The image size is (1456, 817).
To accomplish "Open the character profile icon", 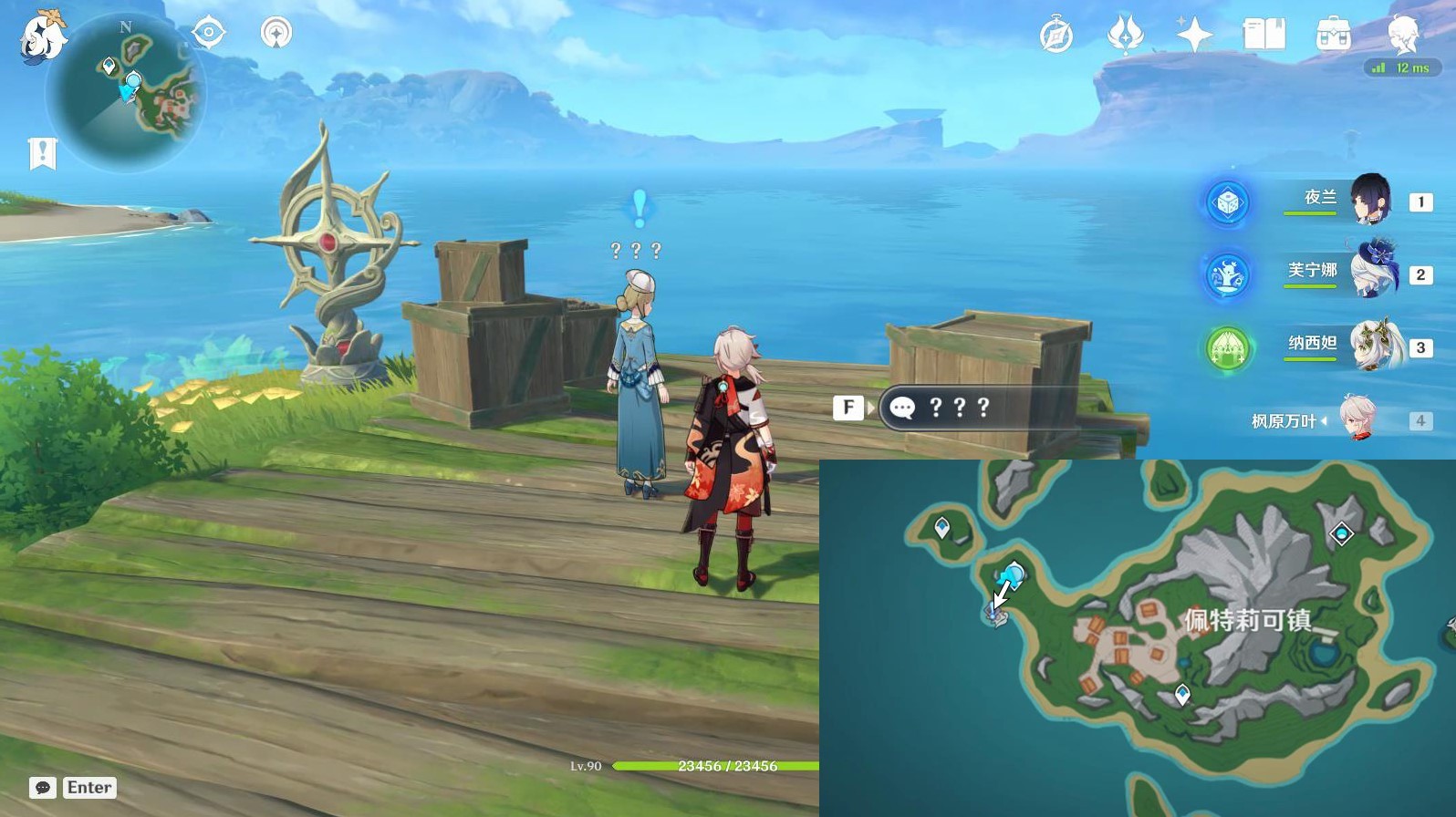I will pos(1402,34).
